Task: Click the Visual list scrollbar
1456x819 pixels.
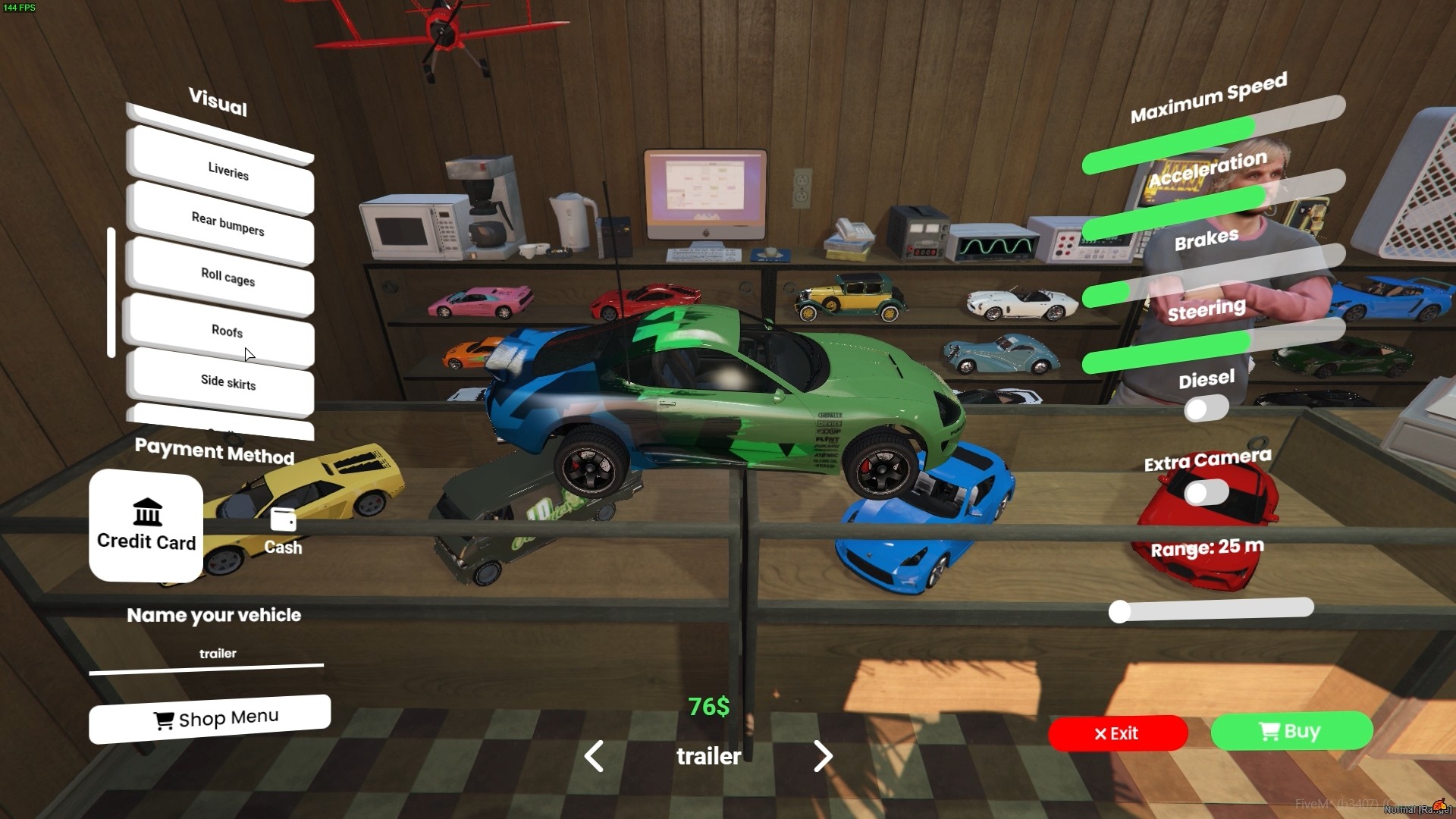Action: [x=111, y=292]
